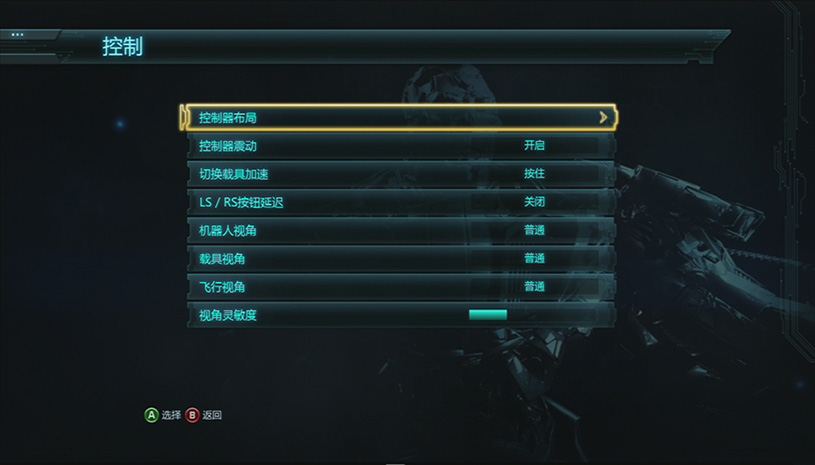This screenshot has height=465, width=815.
Task: Change the 切换载具加速 option
Action: click(x=400, y=174)
